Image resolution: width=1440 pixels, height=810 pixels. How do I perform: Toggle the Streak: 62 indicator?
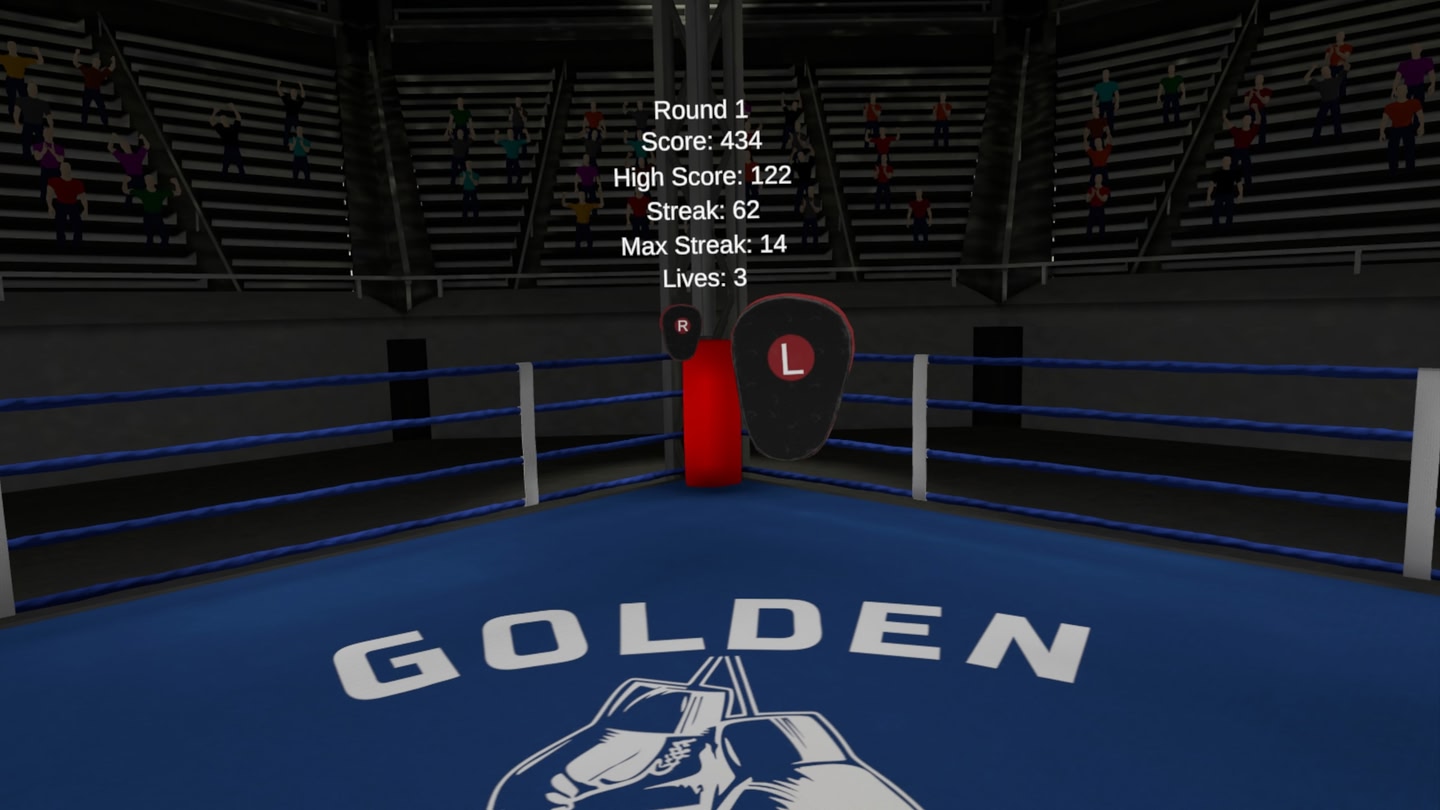[x=706, y=211]
